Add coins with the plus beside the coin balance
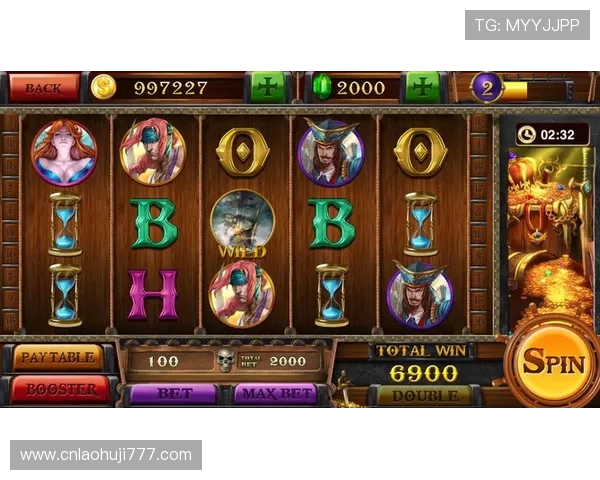 point(266,87)
